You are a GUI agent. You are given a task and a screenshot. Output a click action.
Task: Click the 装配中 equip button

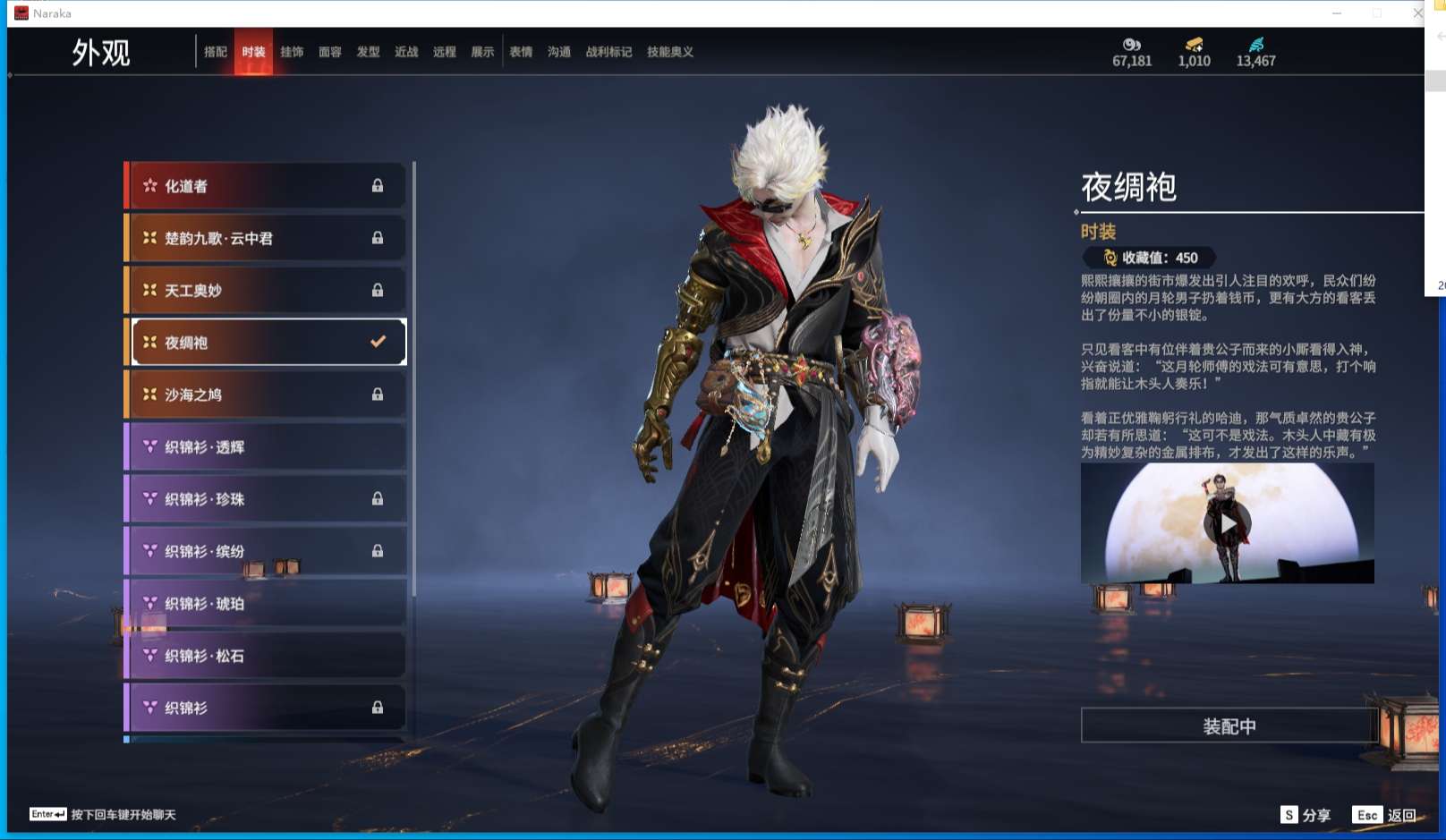point(1229,726)
